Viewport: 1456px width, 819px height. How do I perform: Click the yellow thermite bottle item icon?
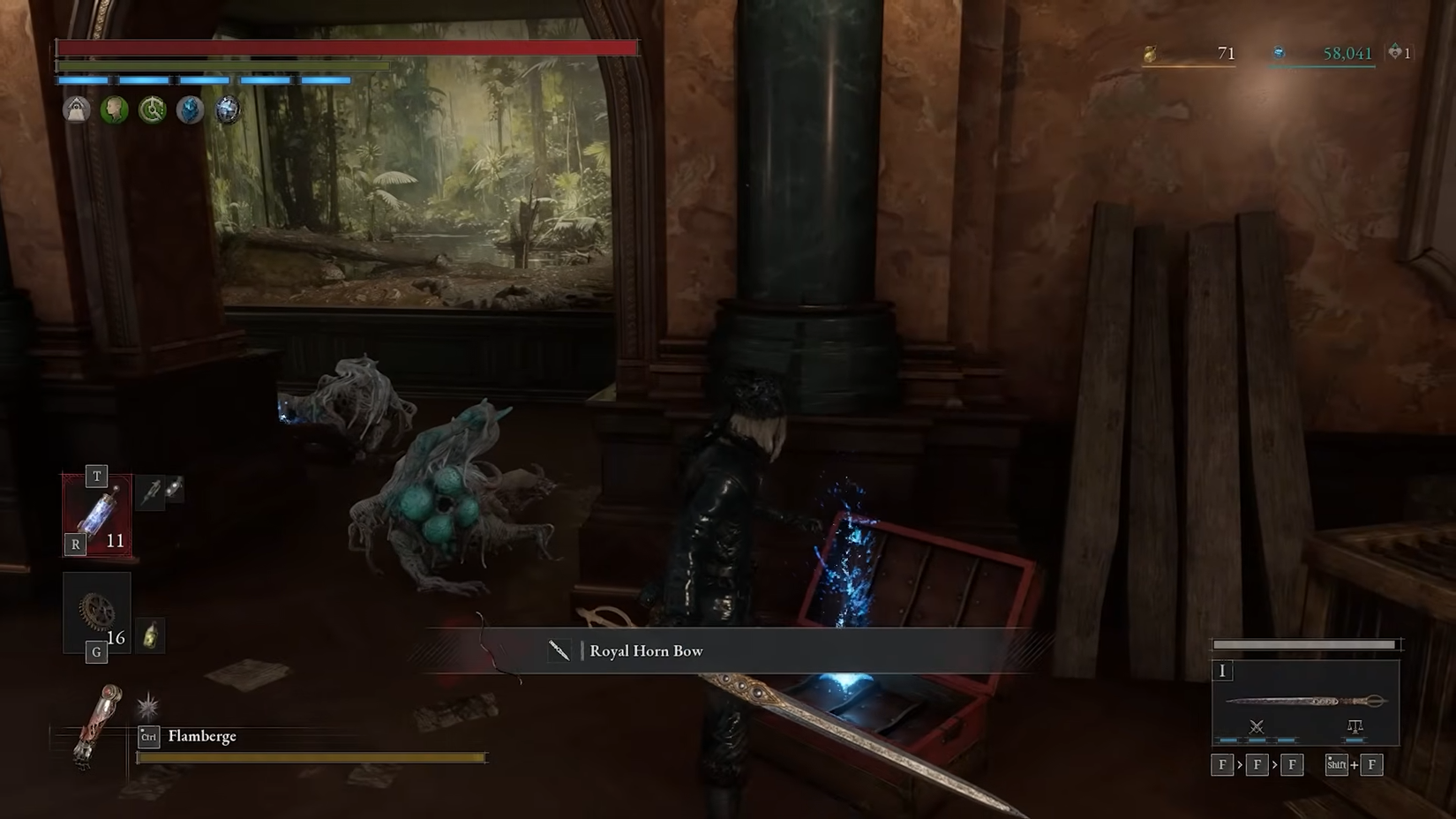coord(150,634)
